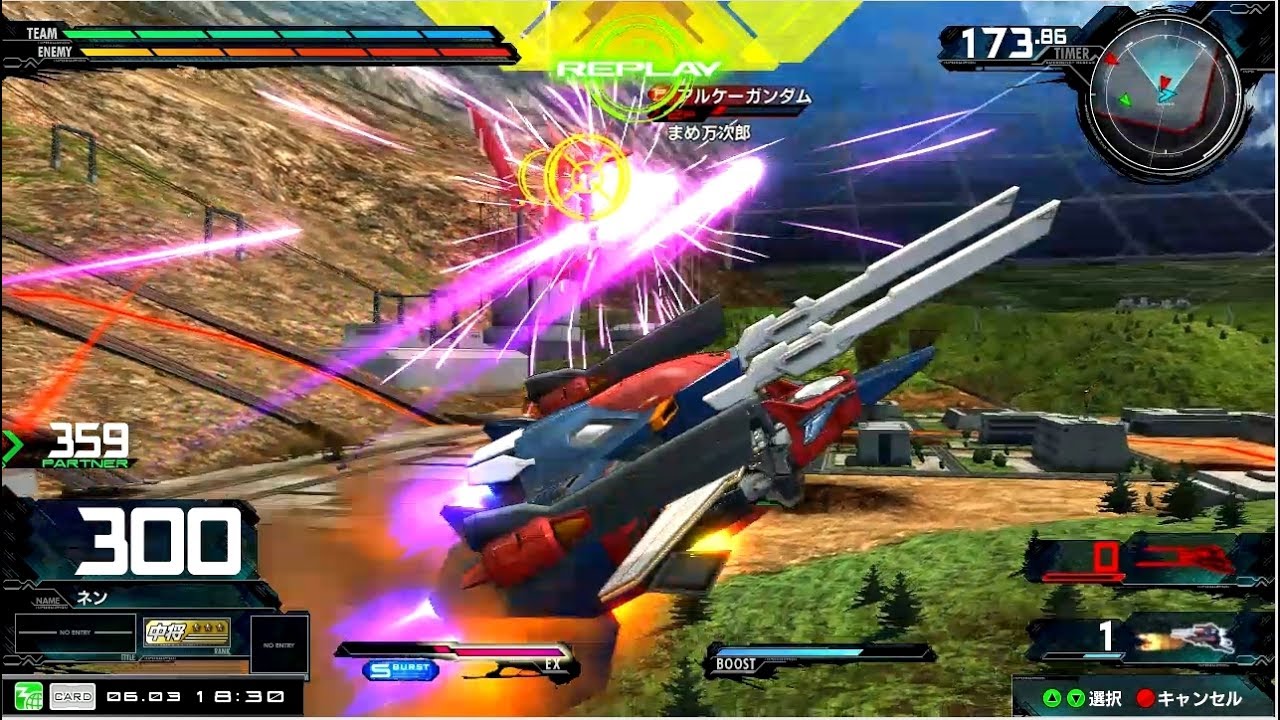1280x720 pixels.
Task: Click the red enemy marker on the radar
Action: (x=1112, y=59)
